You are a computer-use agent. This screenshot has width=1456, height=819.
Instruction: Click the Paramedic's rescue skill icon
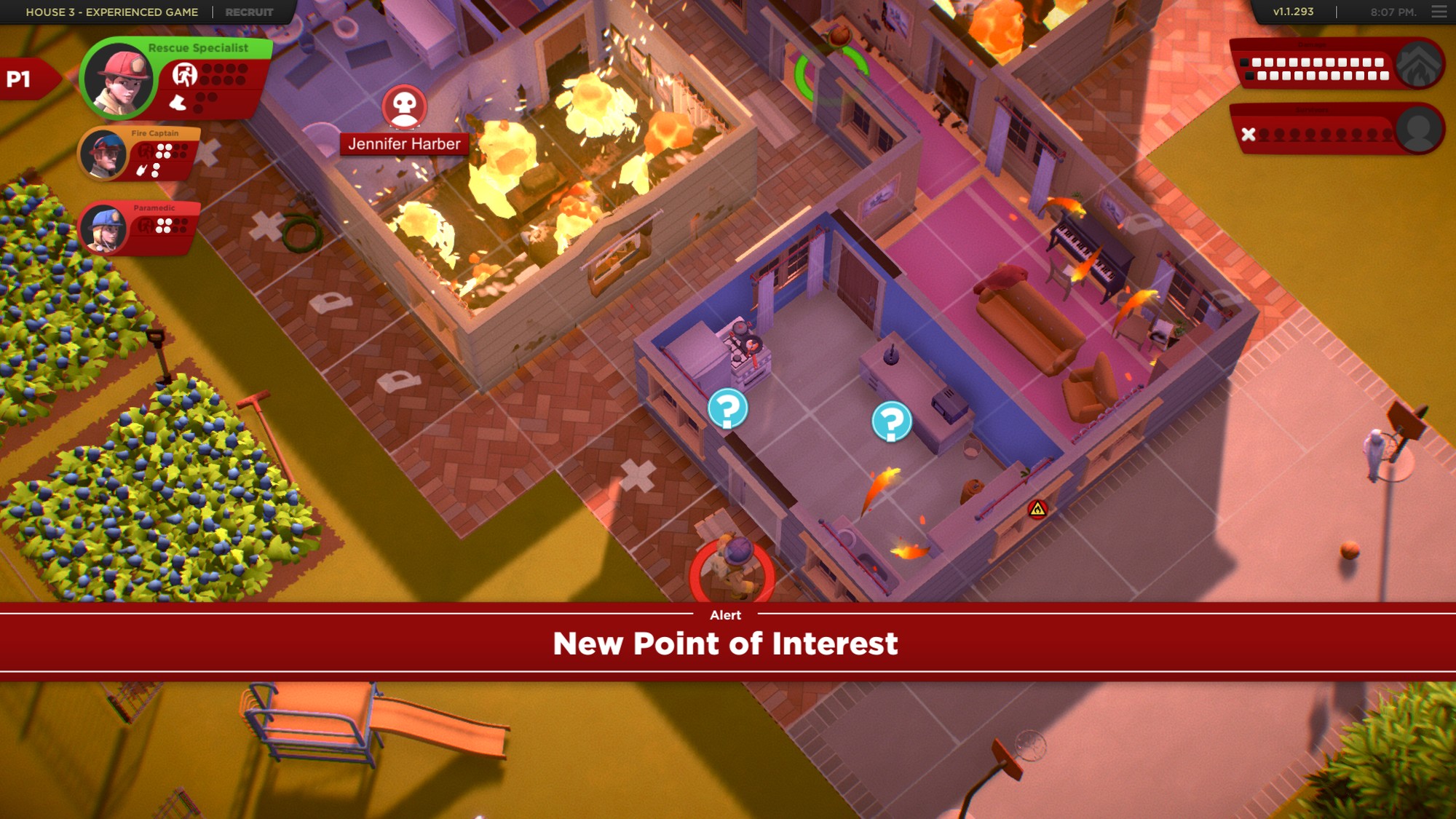pos(145,225)
